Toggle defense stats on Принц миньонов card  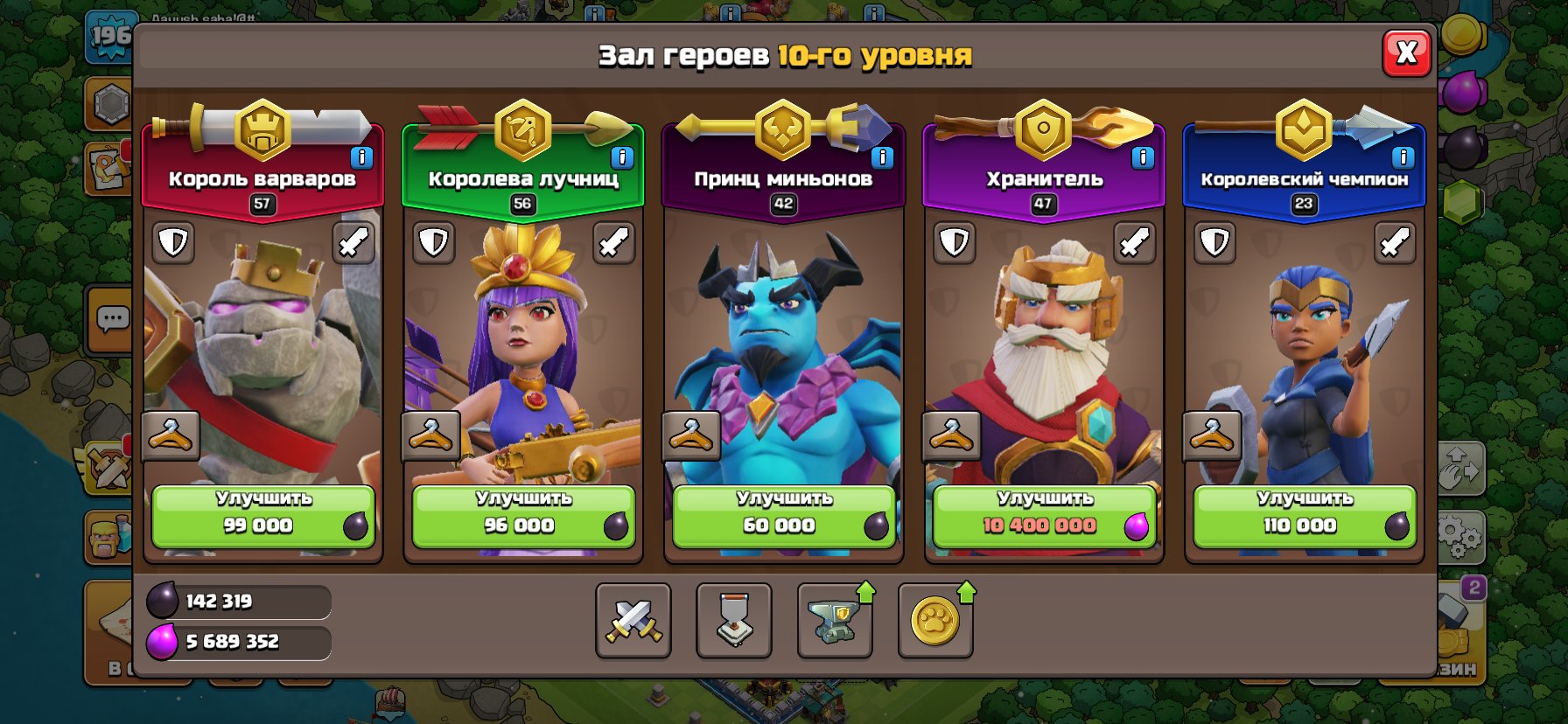coord(691,242)
